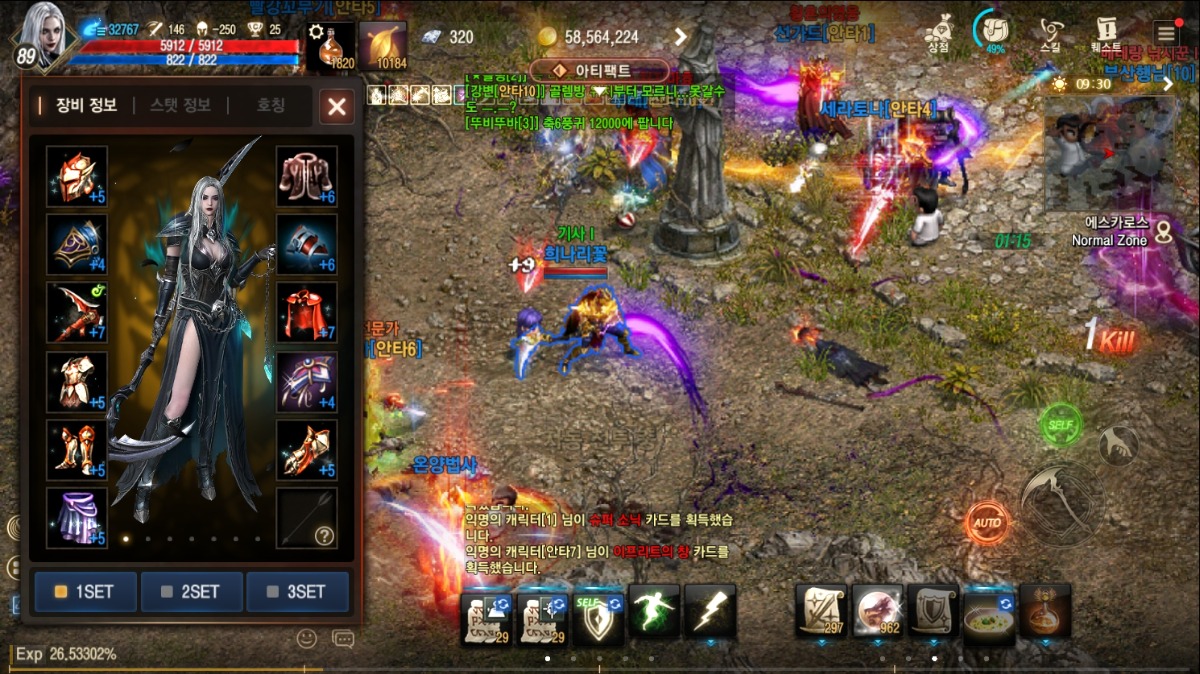Toggle the orange AUTO combat button
This screenshot has width=1200, height=674.
[x=986, y=522]
